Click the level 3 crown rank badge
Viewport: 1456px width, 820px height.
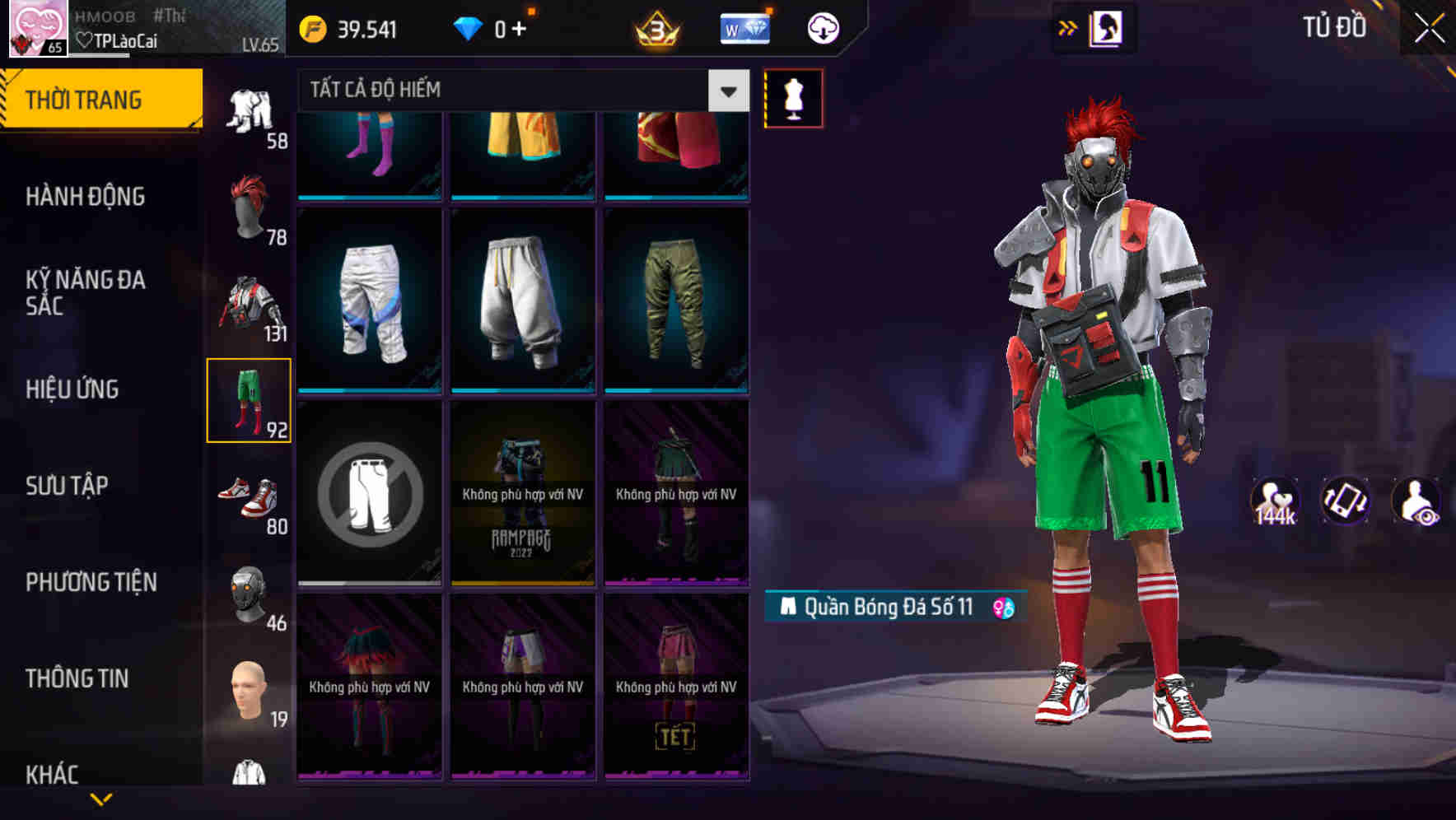tap(655, 27)
